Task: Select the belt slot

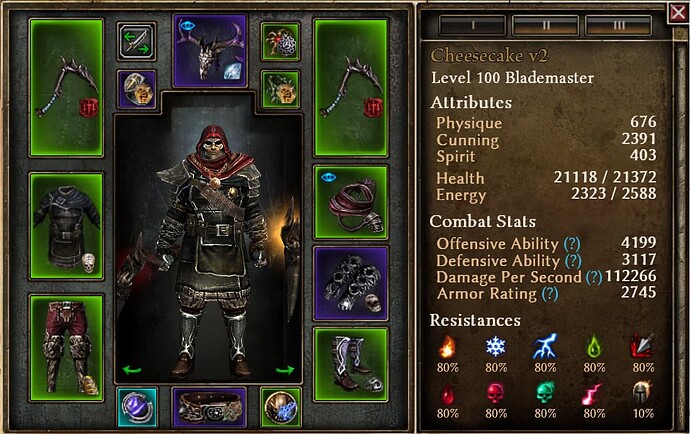Action: (210, 408)
